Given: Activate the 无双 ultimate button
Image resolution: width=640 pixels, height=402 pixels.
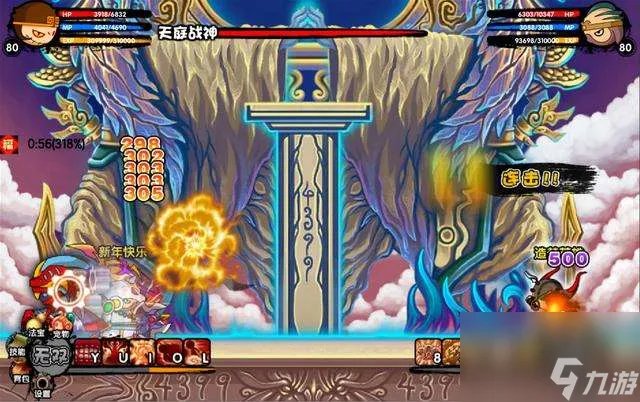Looking at the screenshot, I should point(48,354).
